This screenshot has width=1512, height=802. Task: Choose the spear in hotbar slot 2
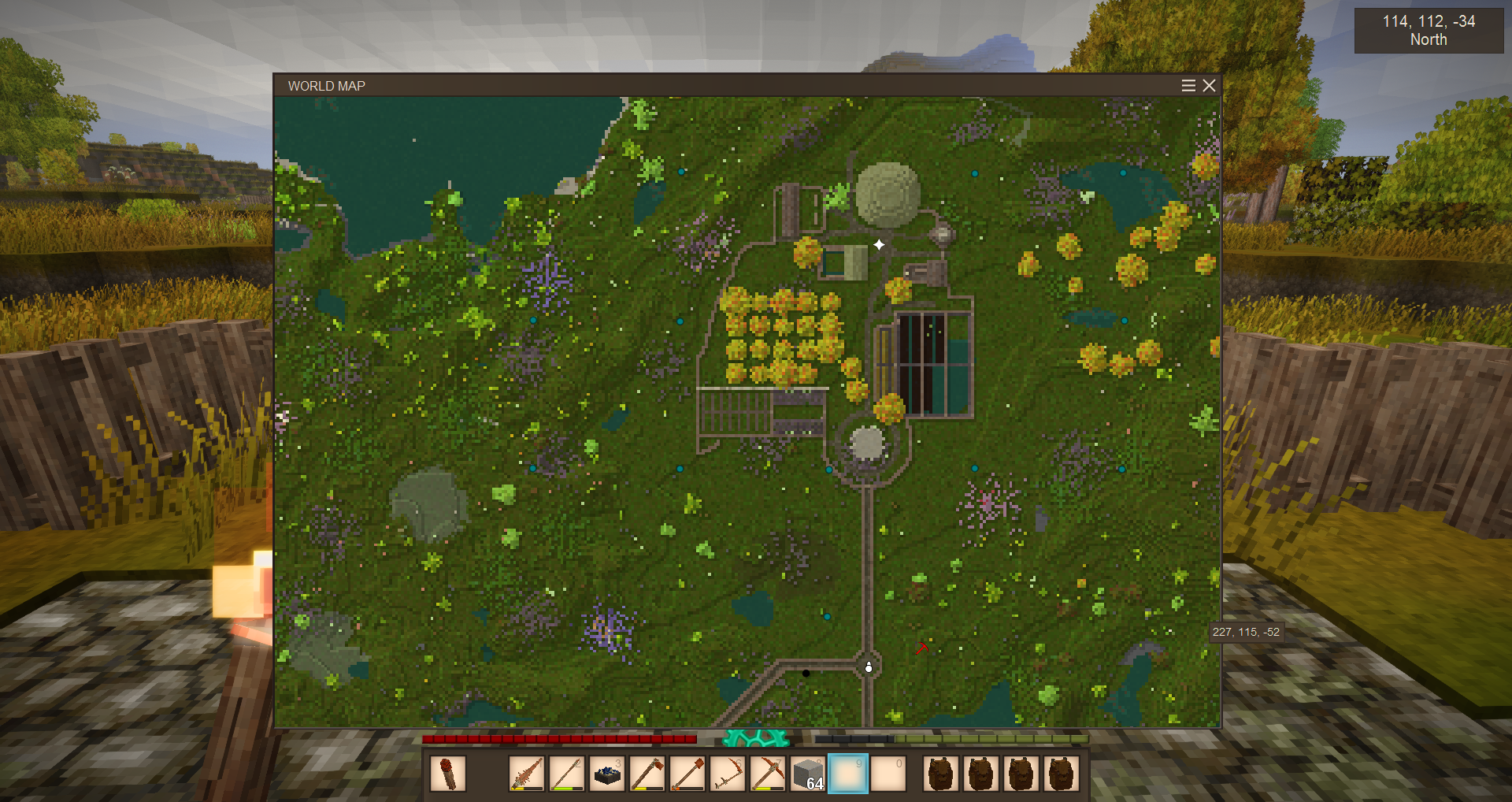click(567, 774)
